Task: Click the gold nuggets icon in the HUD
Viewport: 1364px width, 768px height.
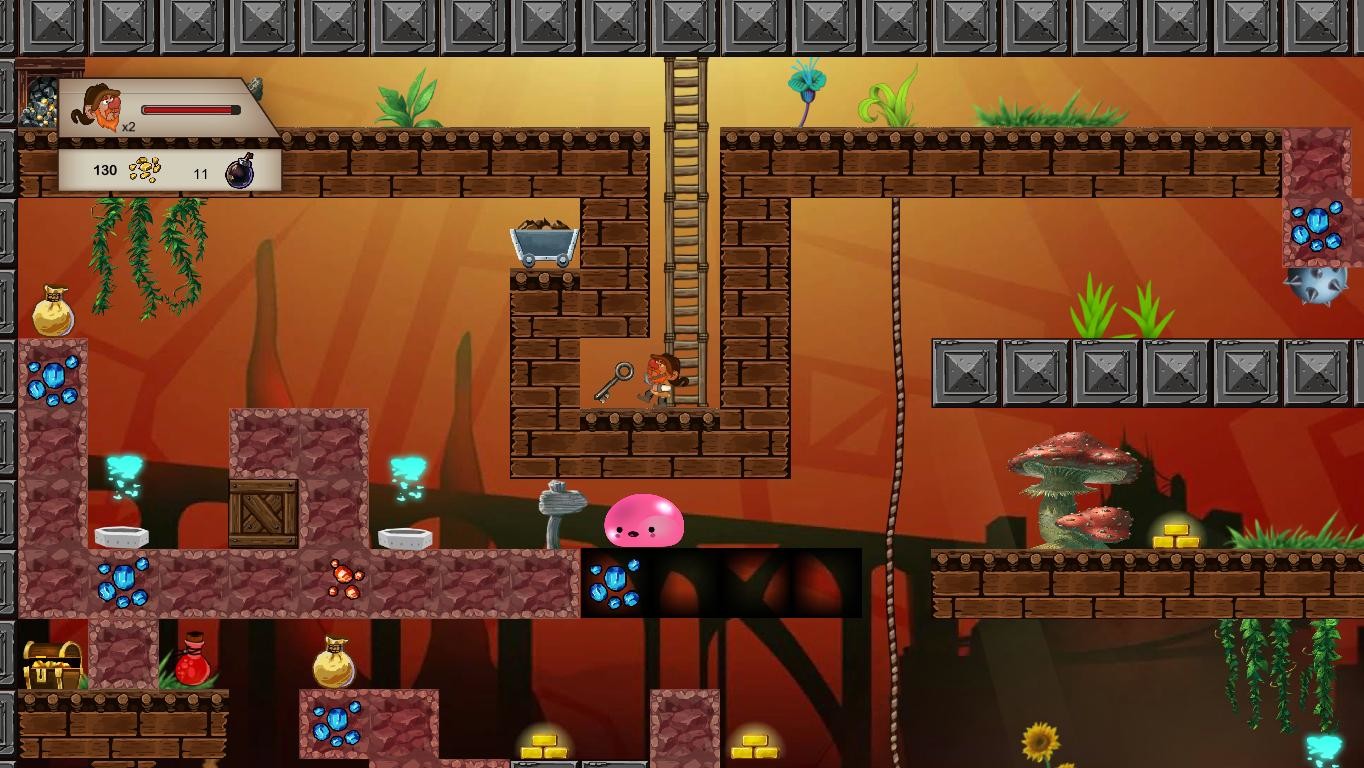Action: (x=143, y=171)
